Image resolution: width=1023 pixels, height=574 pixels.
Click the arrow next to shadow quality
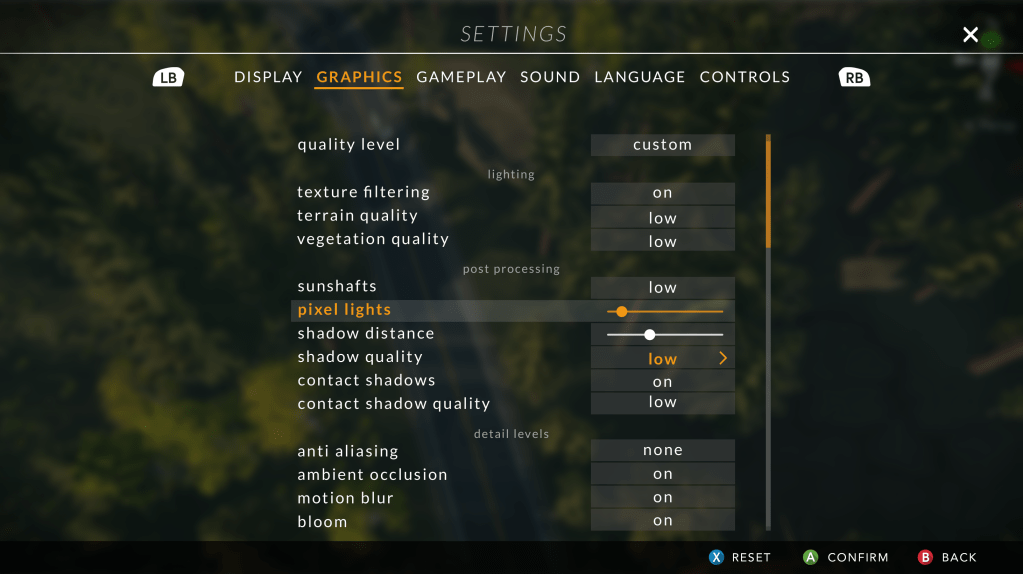[x=723, y=358]
